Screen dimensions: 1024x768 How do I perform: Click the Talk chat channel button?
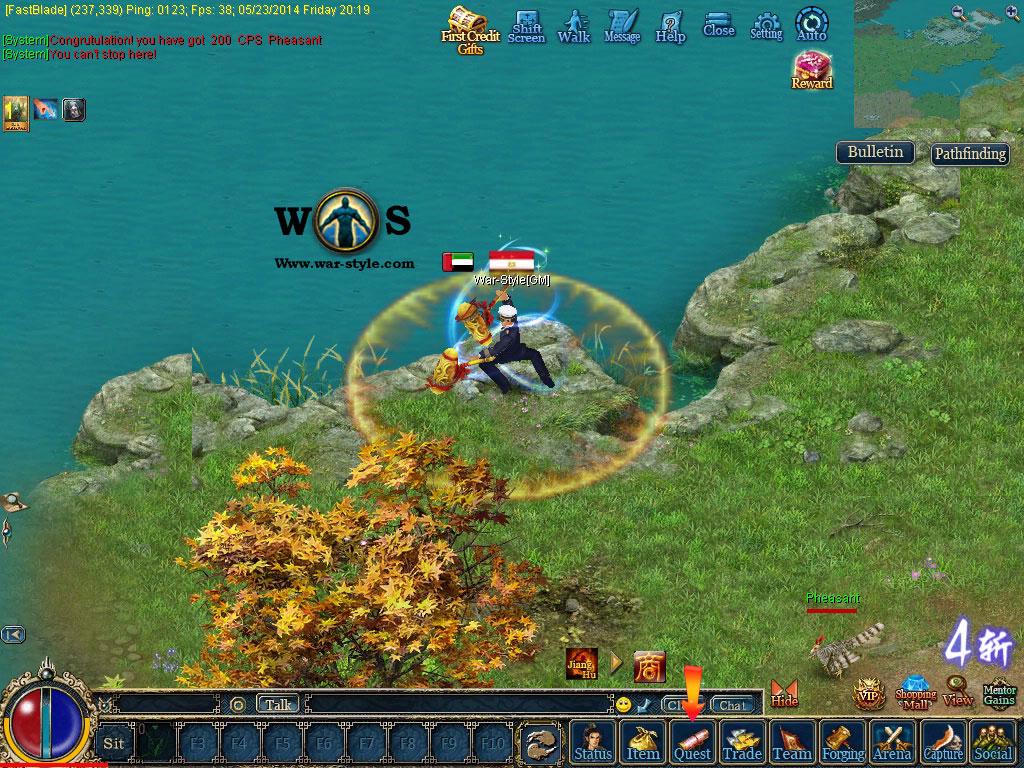tap(278, 704)
